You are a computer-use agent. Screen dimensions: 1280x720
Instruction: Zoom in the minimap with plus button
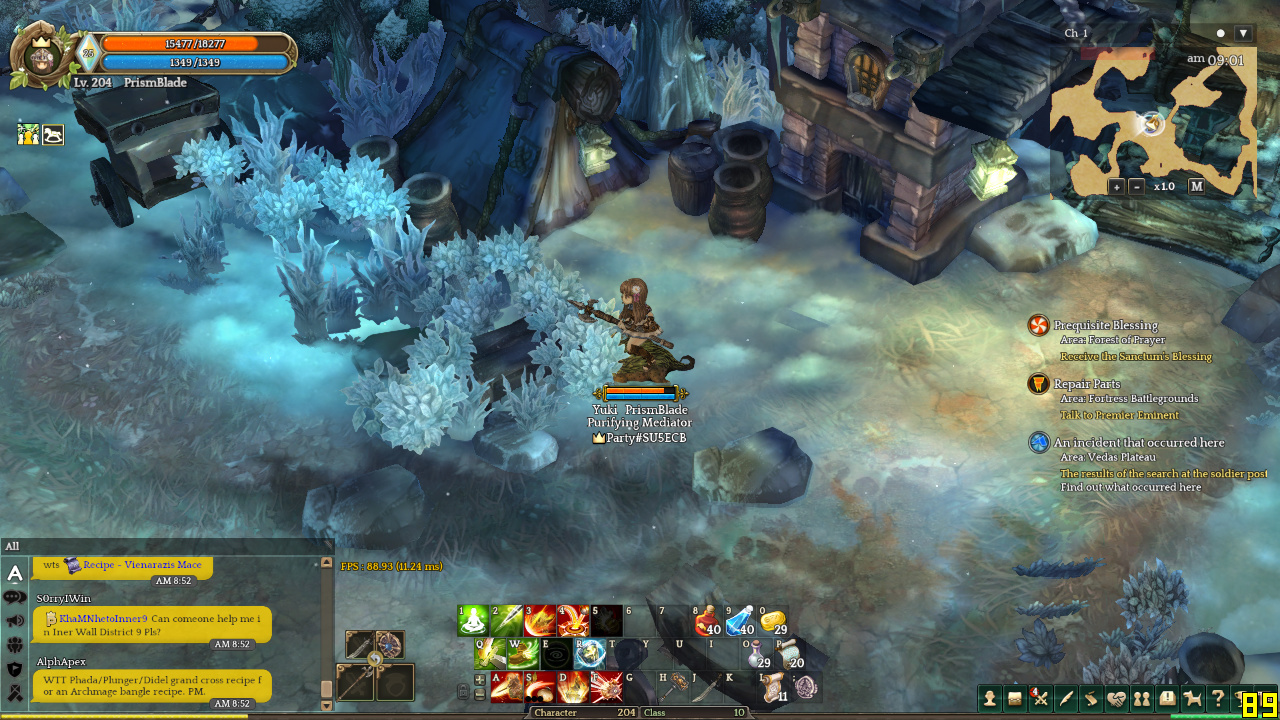1116,186
